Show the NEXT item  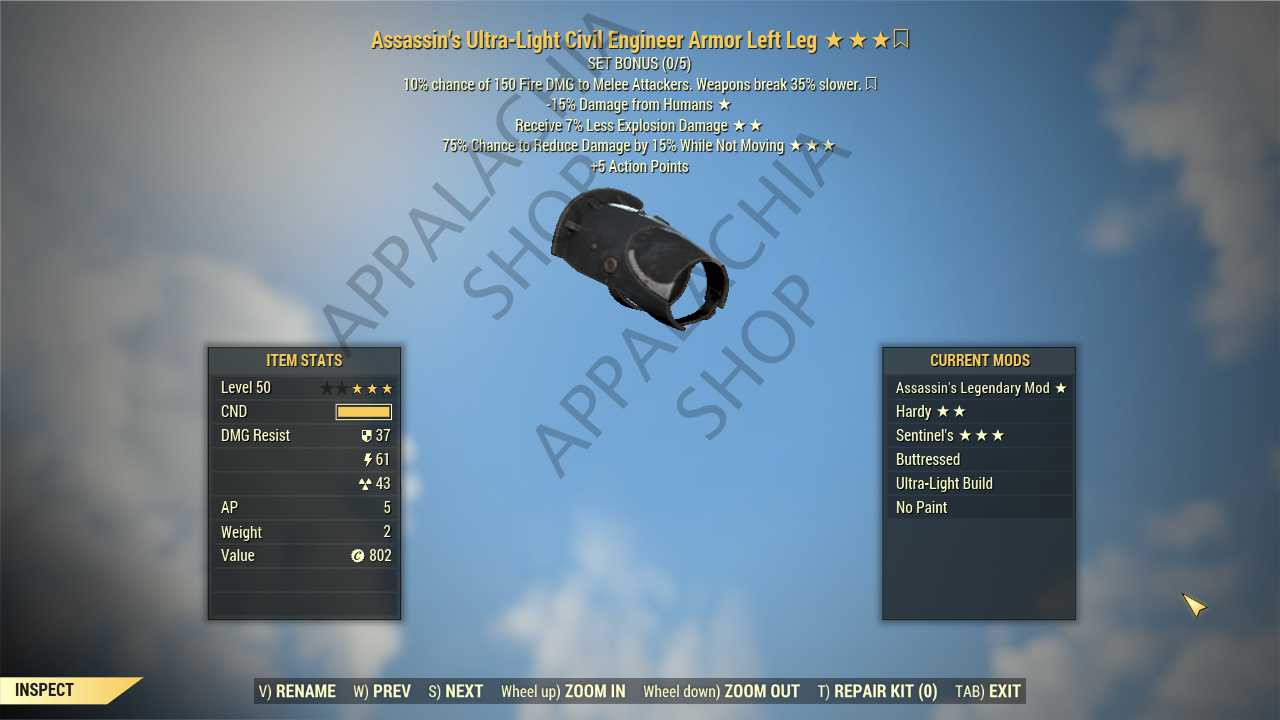tap(456, 691)
